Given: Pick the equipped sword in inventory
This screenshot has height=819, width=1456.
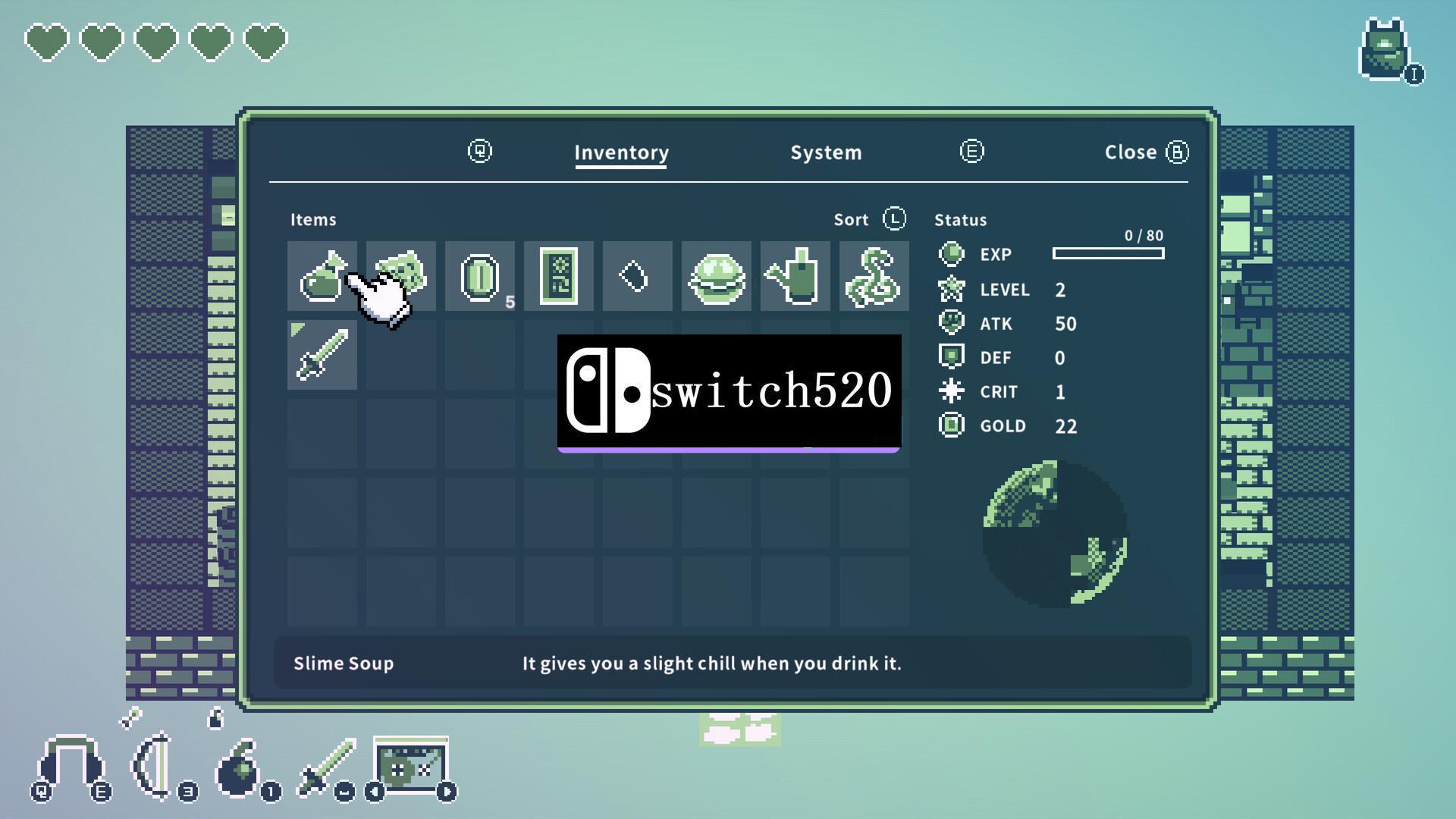Looking at the screenshot, I should (322, 355).
